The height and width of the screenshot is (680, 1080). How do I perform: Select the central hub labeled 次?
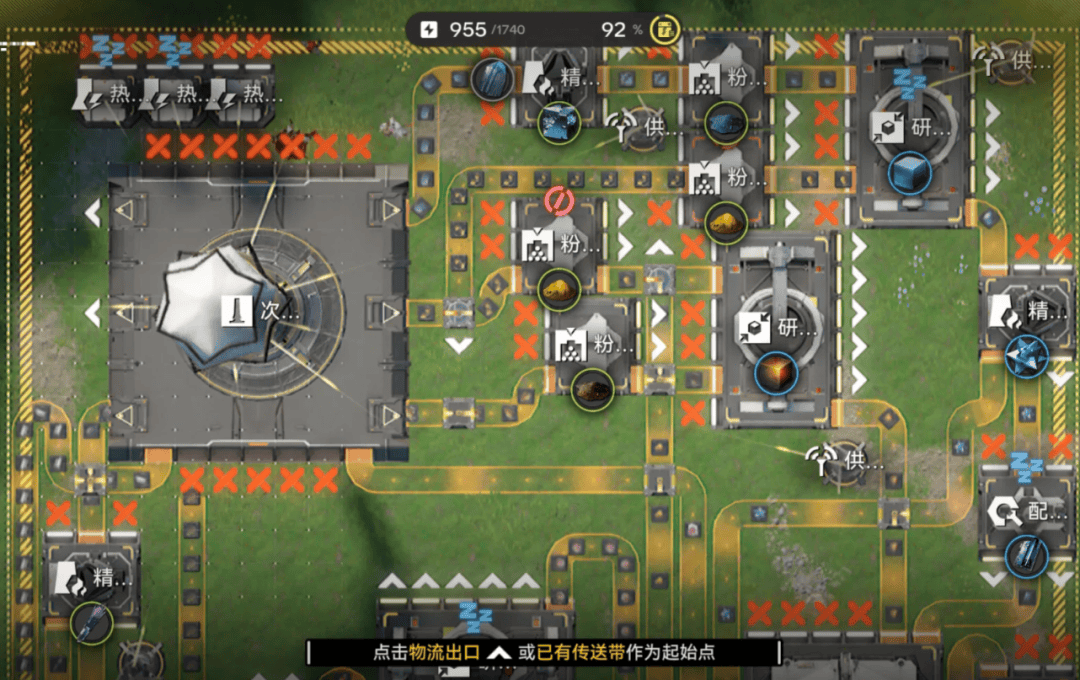(258, 312)
